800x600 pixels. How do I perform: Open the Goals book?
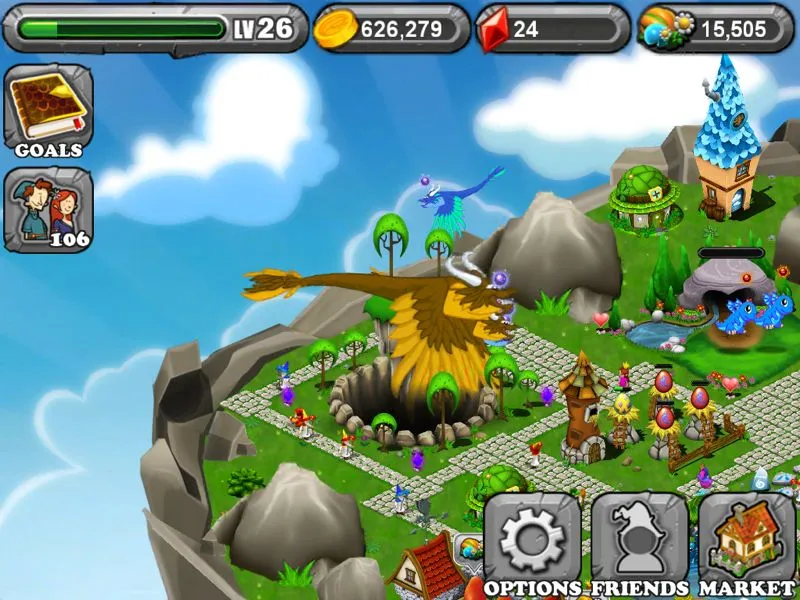click(48, 108)
